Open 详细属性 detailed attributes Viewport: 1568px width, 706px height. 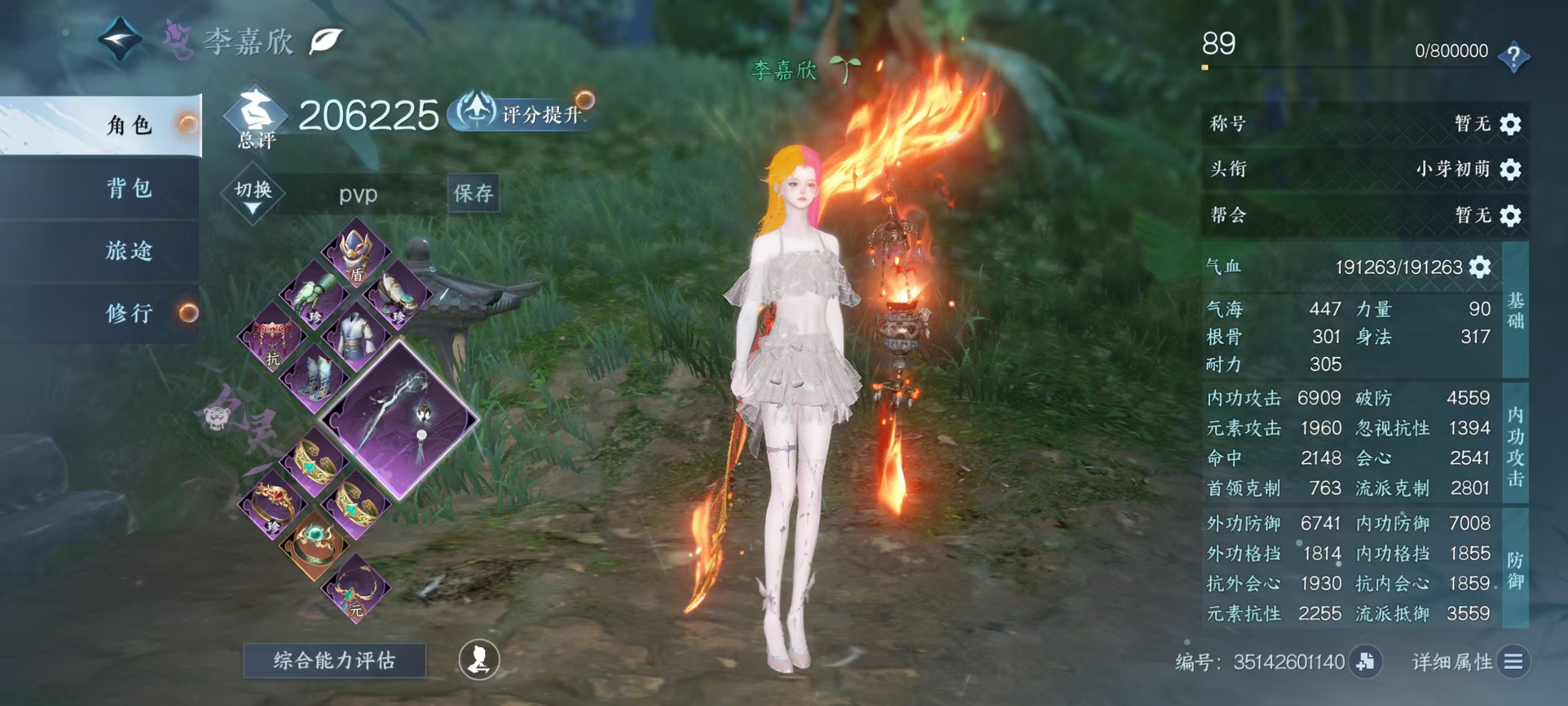tap(1513, 662)
